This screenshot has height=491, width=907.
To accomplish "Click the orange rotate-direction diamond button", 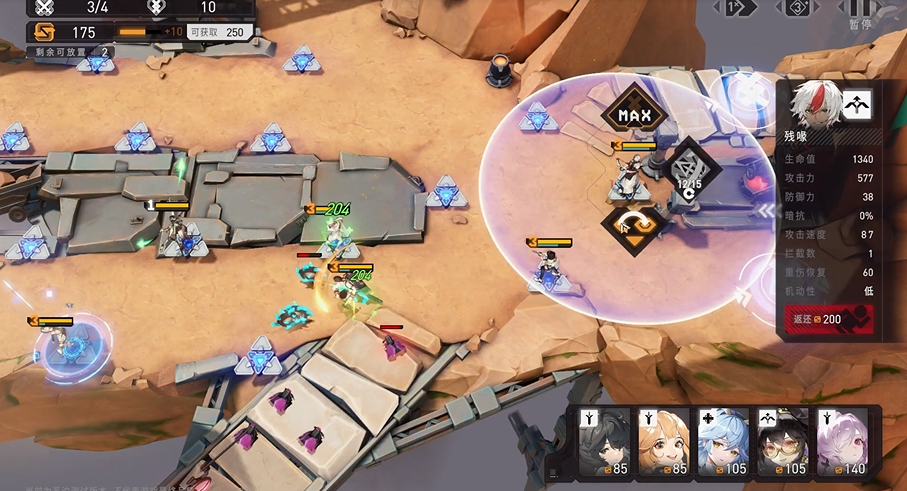I will click(x=634, y=224).
